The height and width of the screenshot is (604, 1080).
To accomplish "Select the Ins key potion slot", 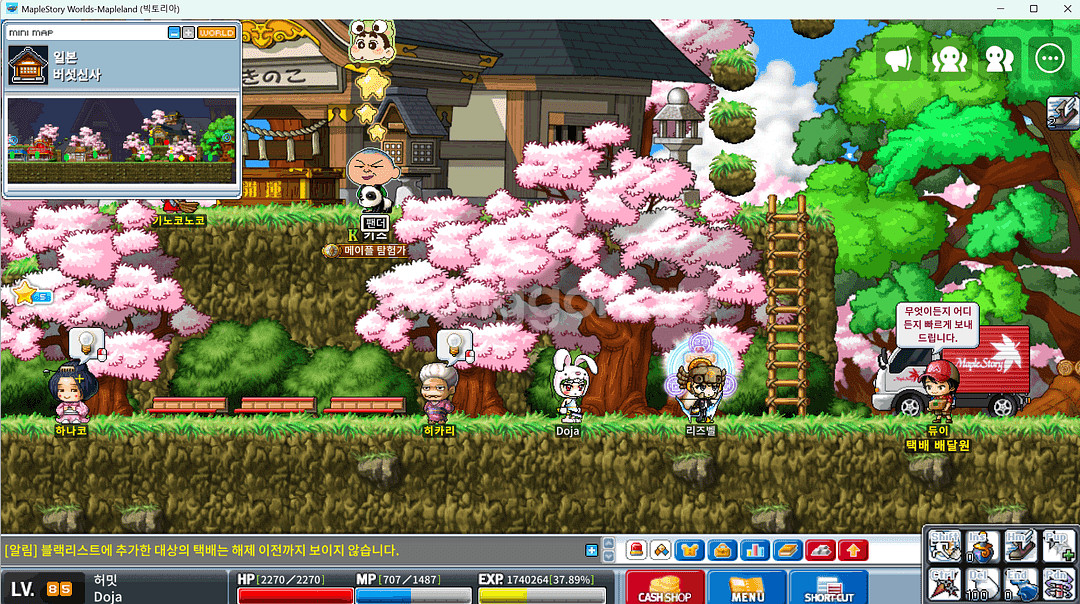I will coord(983,547).
